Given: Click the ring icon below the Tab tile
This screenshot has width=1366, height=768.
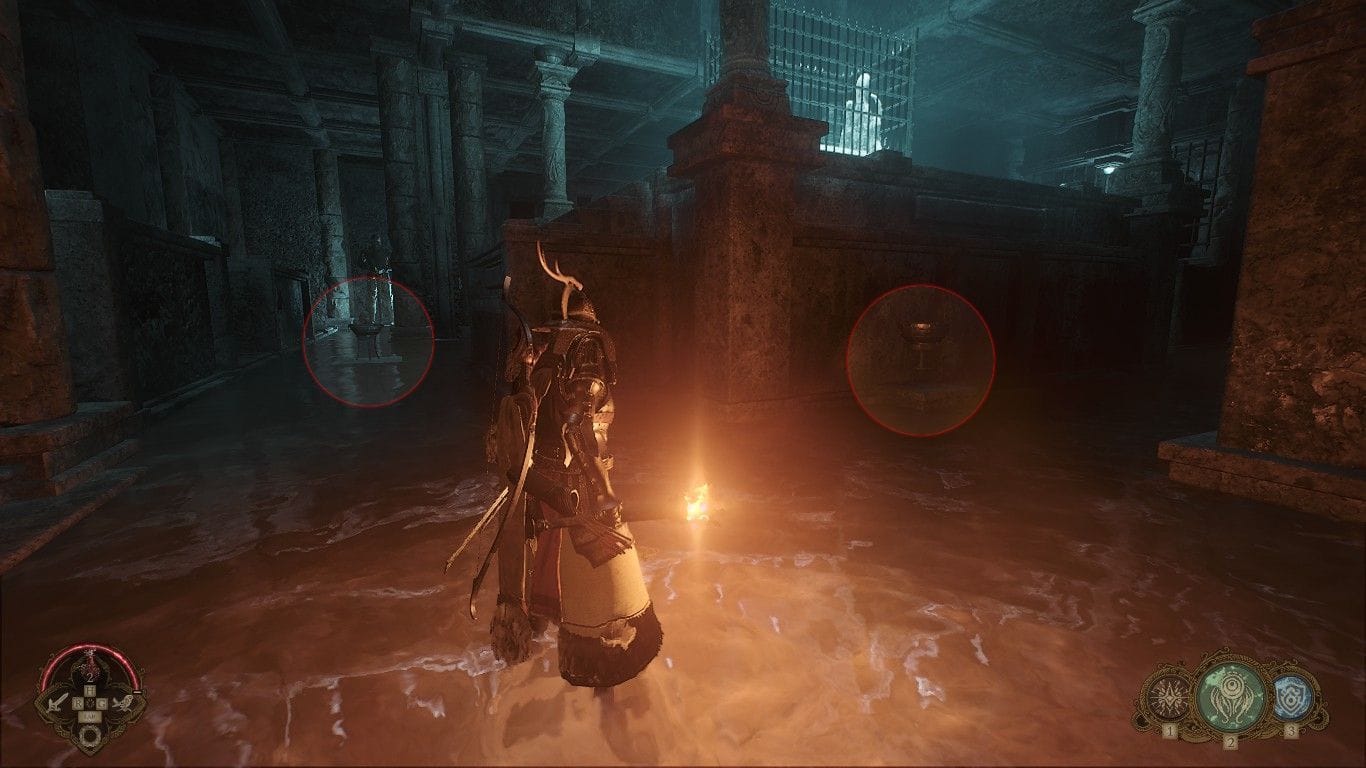Looking at the screenshot, I should click(x=89, y=733).
